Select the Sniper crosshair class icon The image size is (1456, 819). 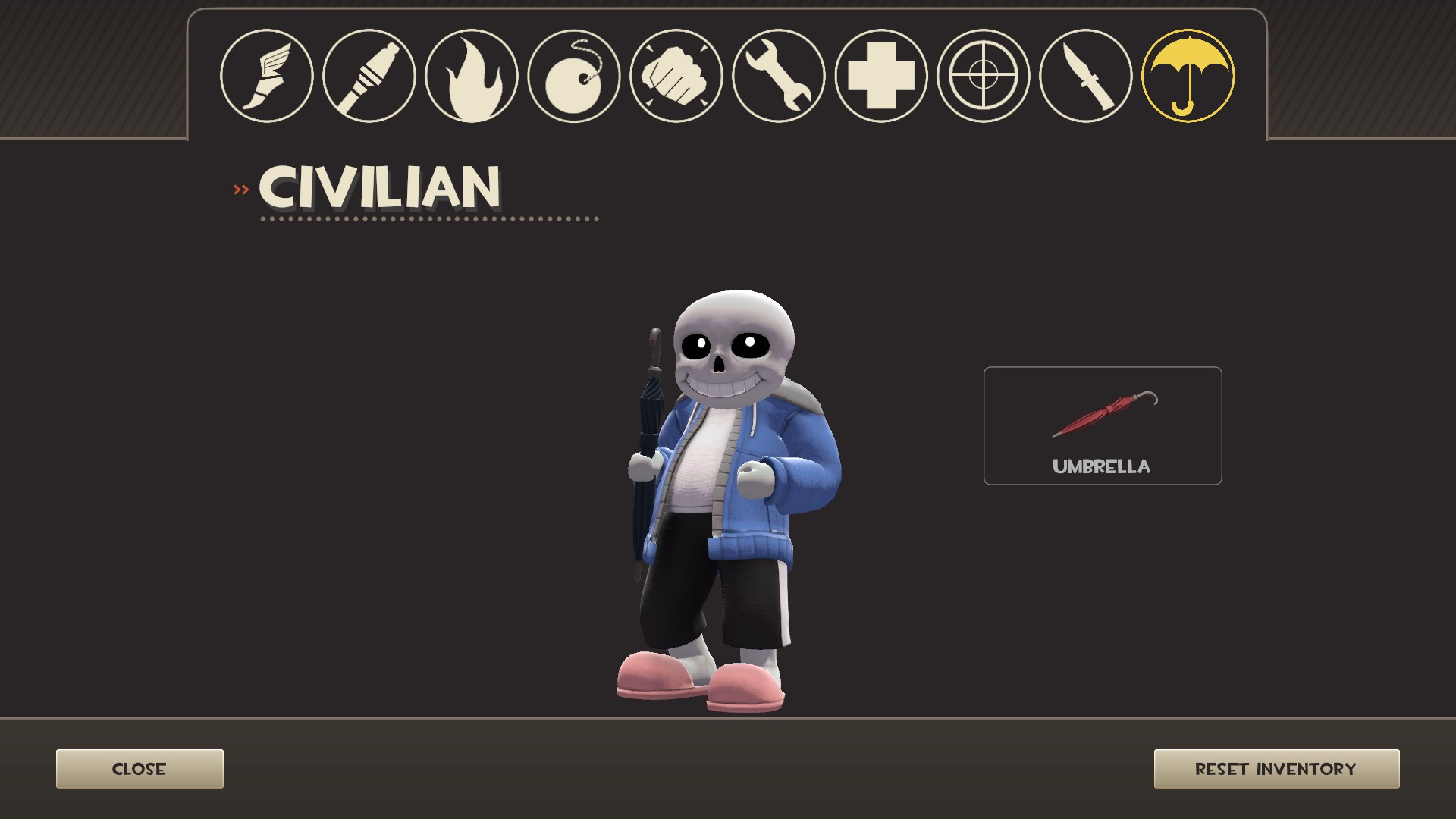point(982,75)
